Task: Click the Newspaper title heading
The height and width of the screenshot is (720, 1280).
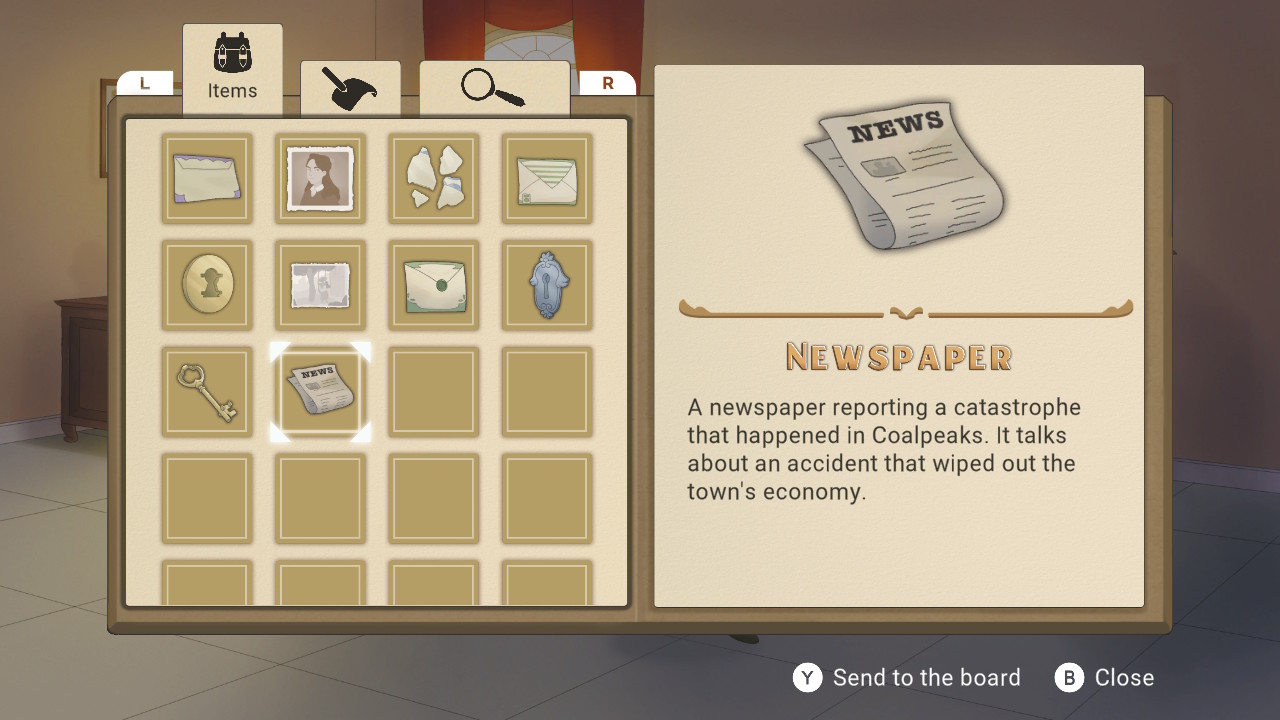Action: point(897,357)
